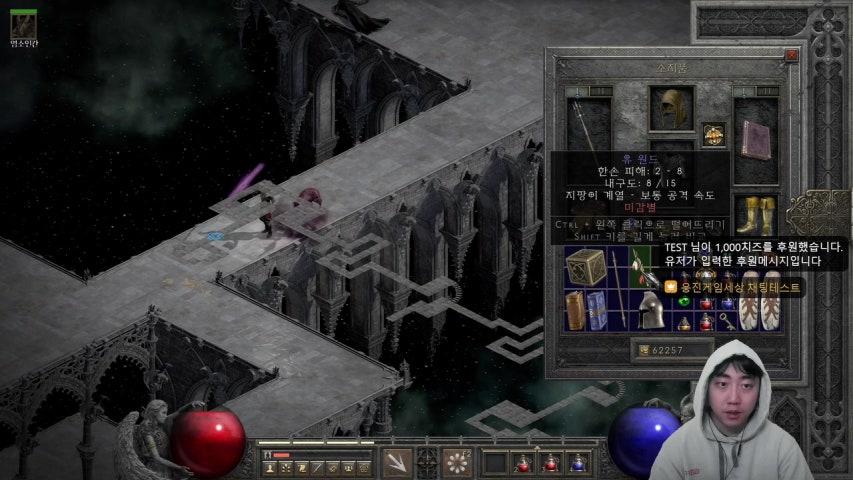Pick up the steel helm in inventory
Image resolution: width=853 pixels, height=480 pixels.
[651, 308]
